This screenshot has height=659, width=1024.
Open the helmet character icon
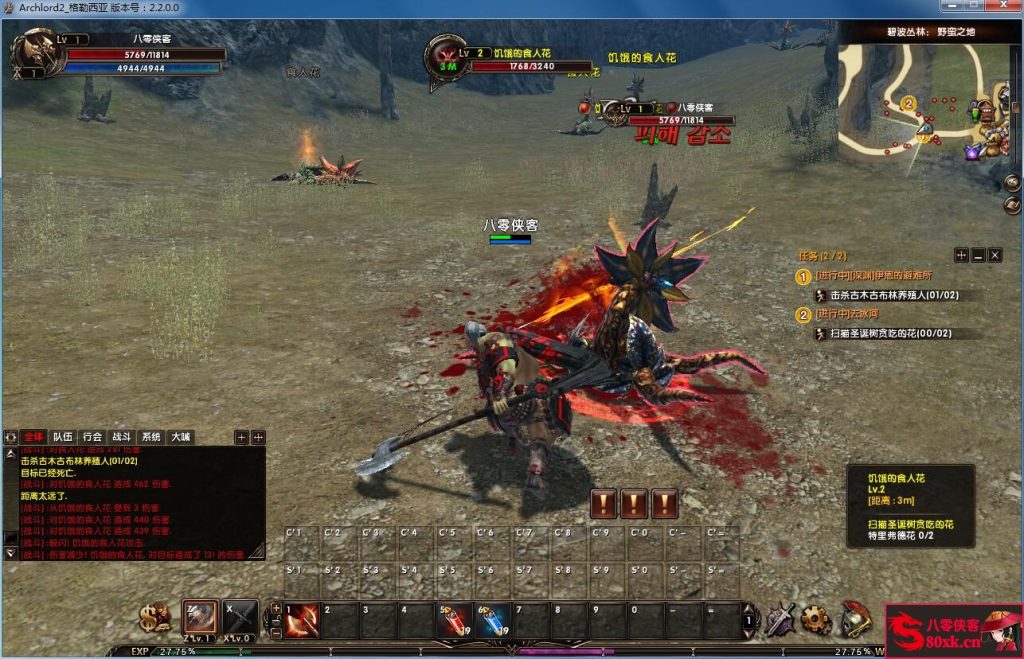coord(854,618)
